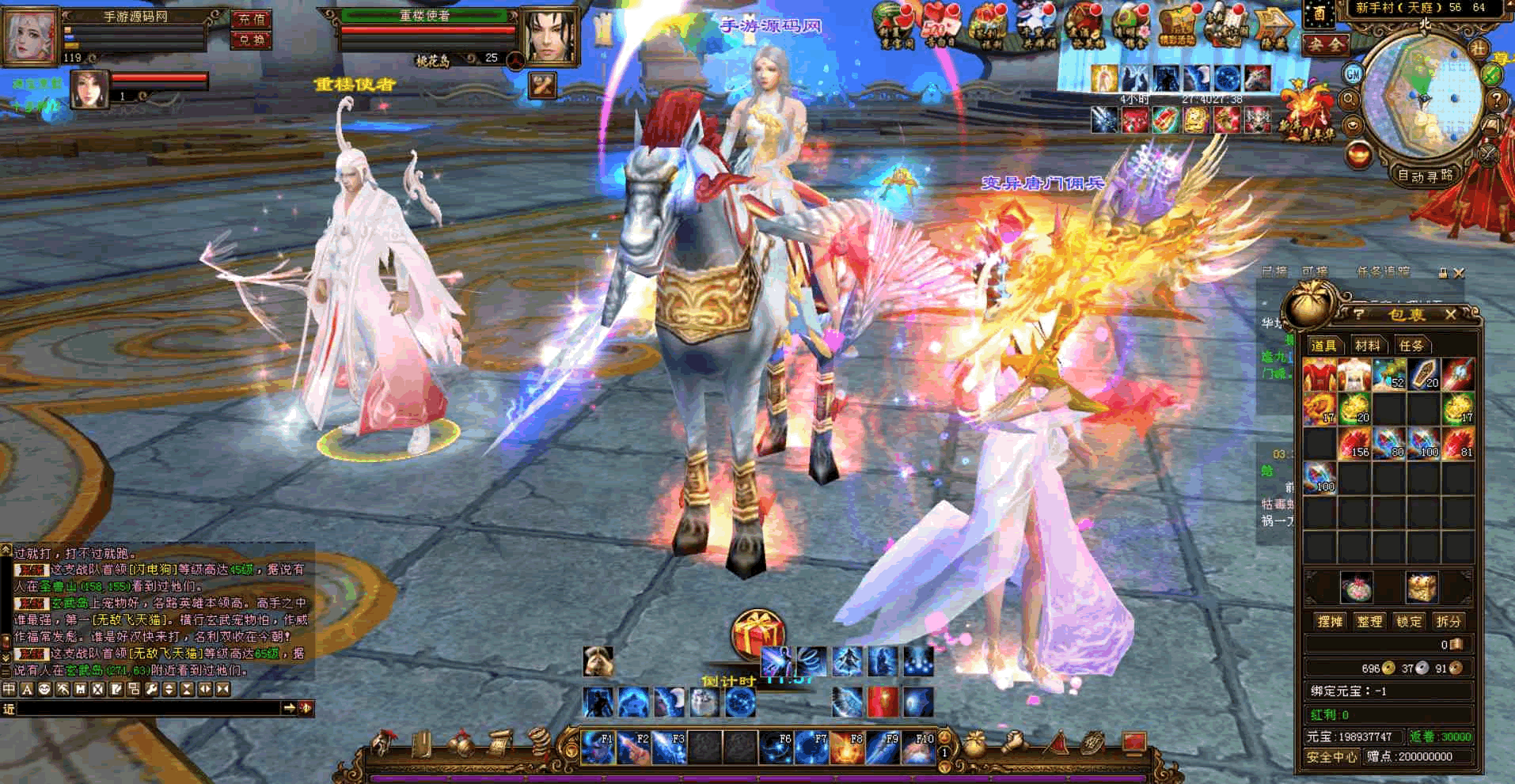1515x784 pixels.
Task: Close the 包裹 inventory window
Action: (1450, 314)
